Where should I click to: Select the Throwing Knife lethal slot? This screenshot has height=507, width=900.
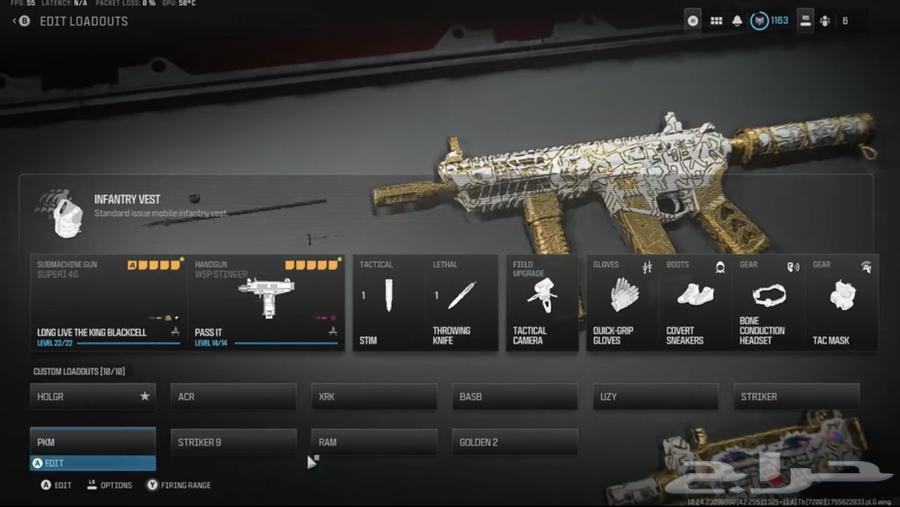[462, 302]
